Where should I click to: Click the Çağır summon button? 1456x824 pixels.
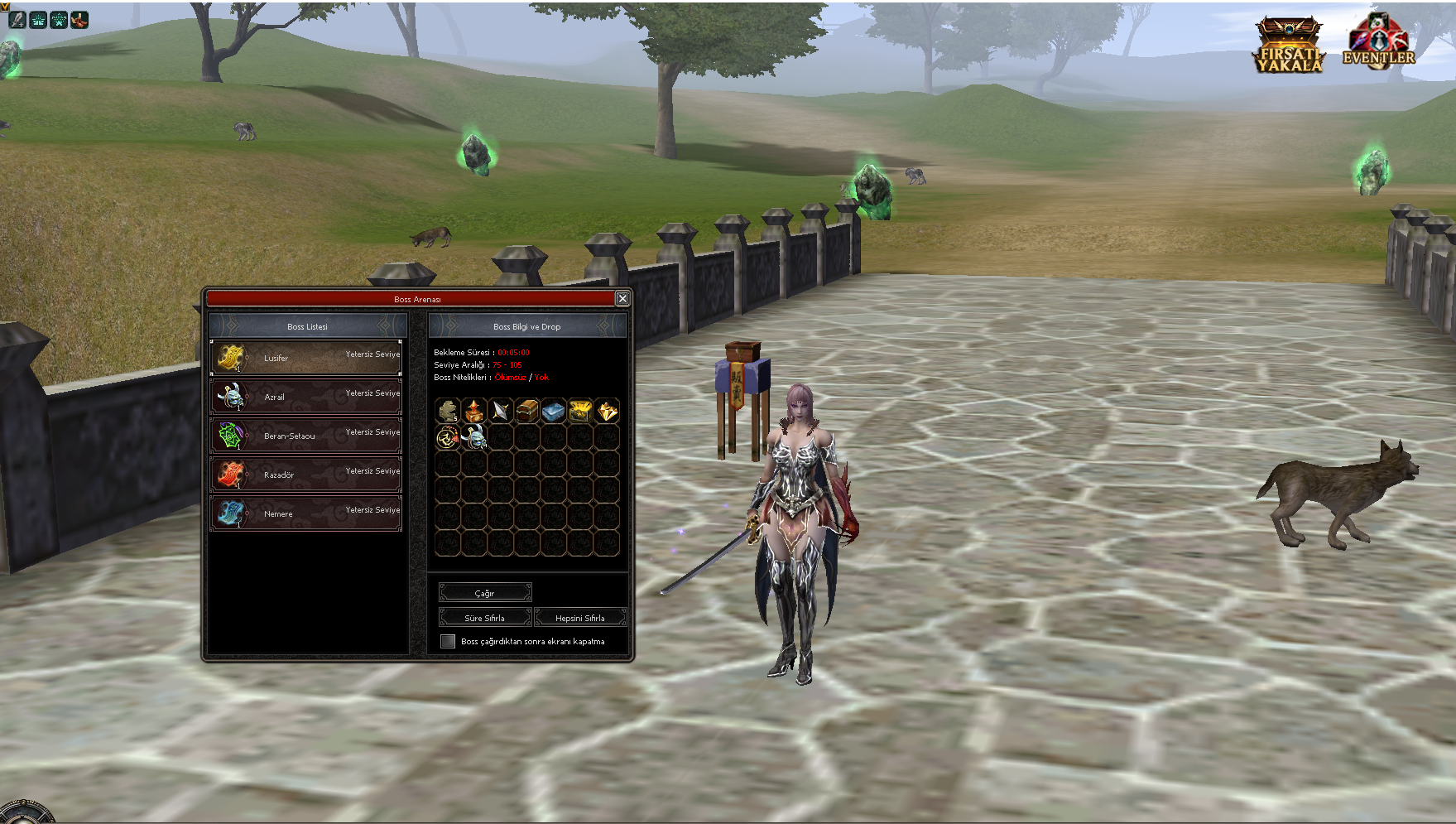click(485, 593)
